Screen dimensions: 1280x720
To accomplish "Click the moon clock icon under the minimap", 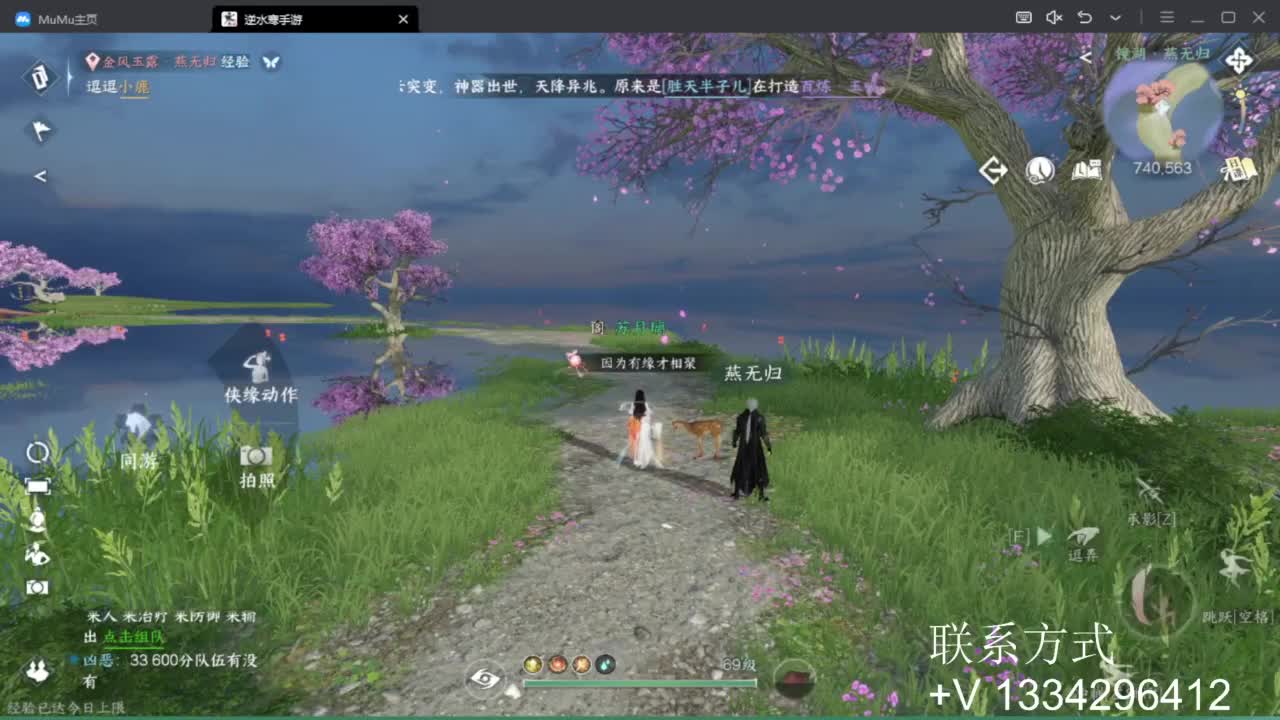I will [1040, 170].
